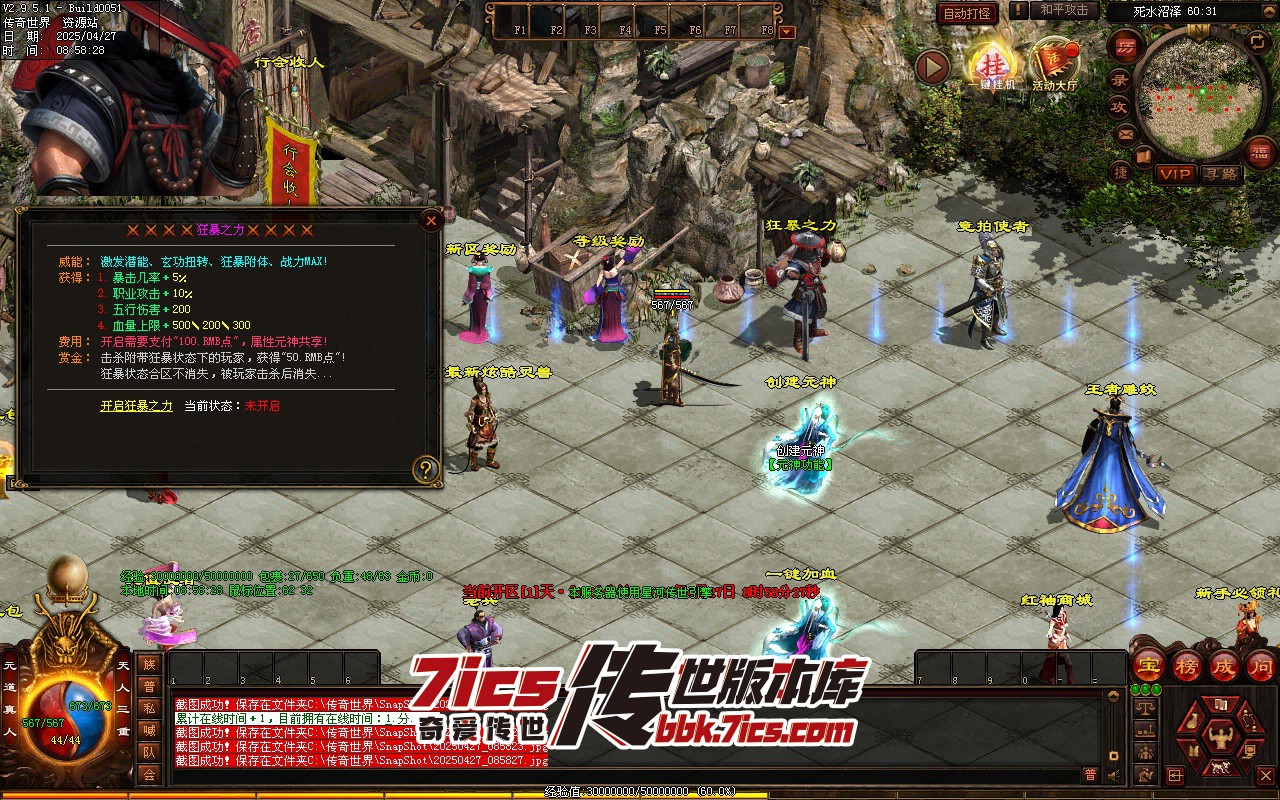Screen dimensions: 1280x800
Task: Click the 开启狂暴之力 link
Action: pos(136,406)
